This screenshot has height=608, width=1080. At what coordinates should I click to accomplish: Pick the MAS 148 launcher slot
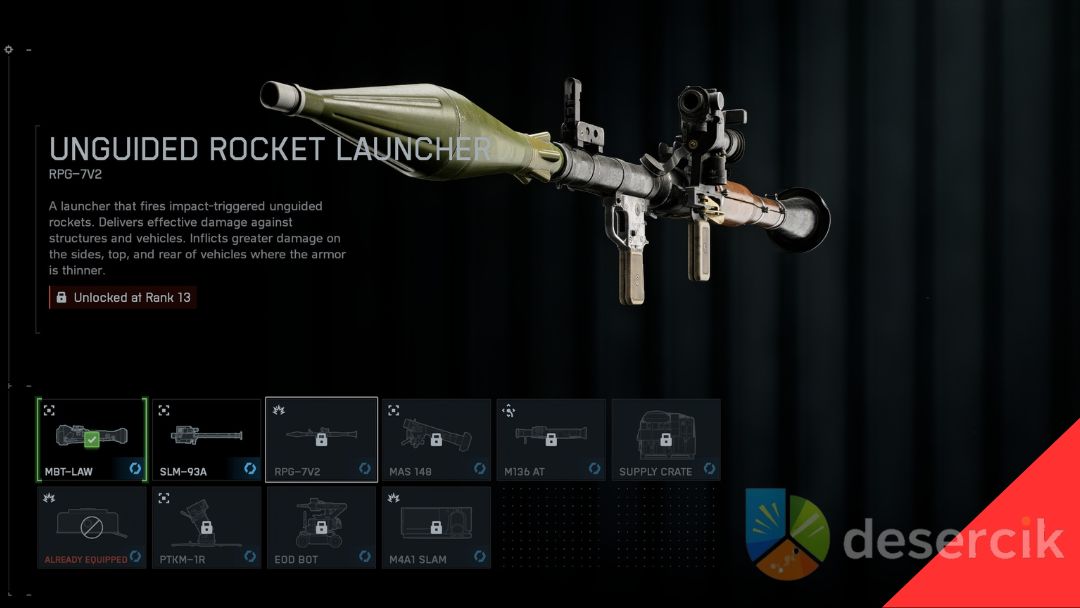(436, 440)
